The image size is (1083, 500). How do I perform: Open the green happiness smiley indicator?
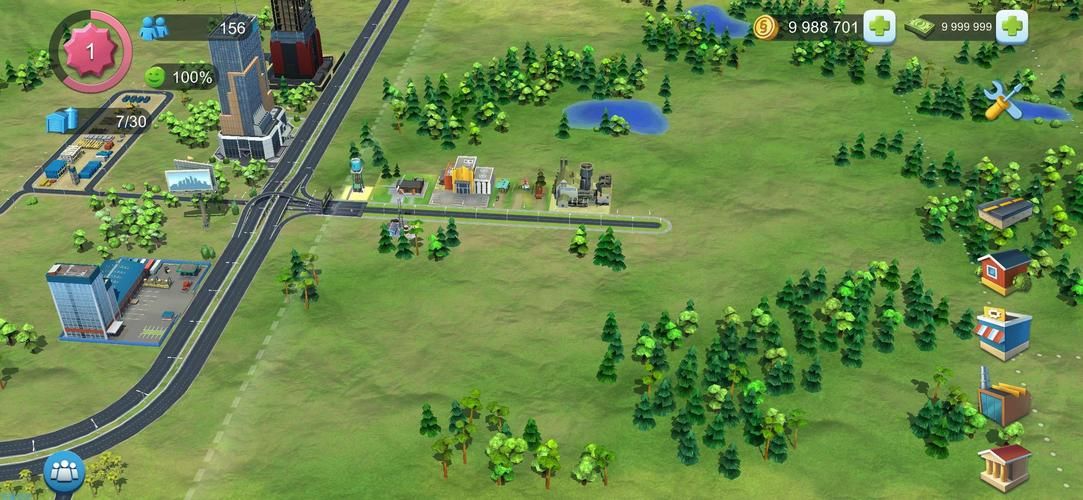click(155, 76)
